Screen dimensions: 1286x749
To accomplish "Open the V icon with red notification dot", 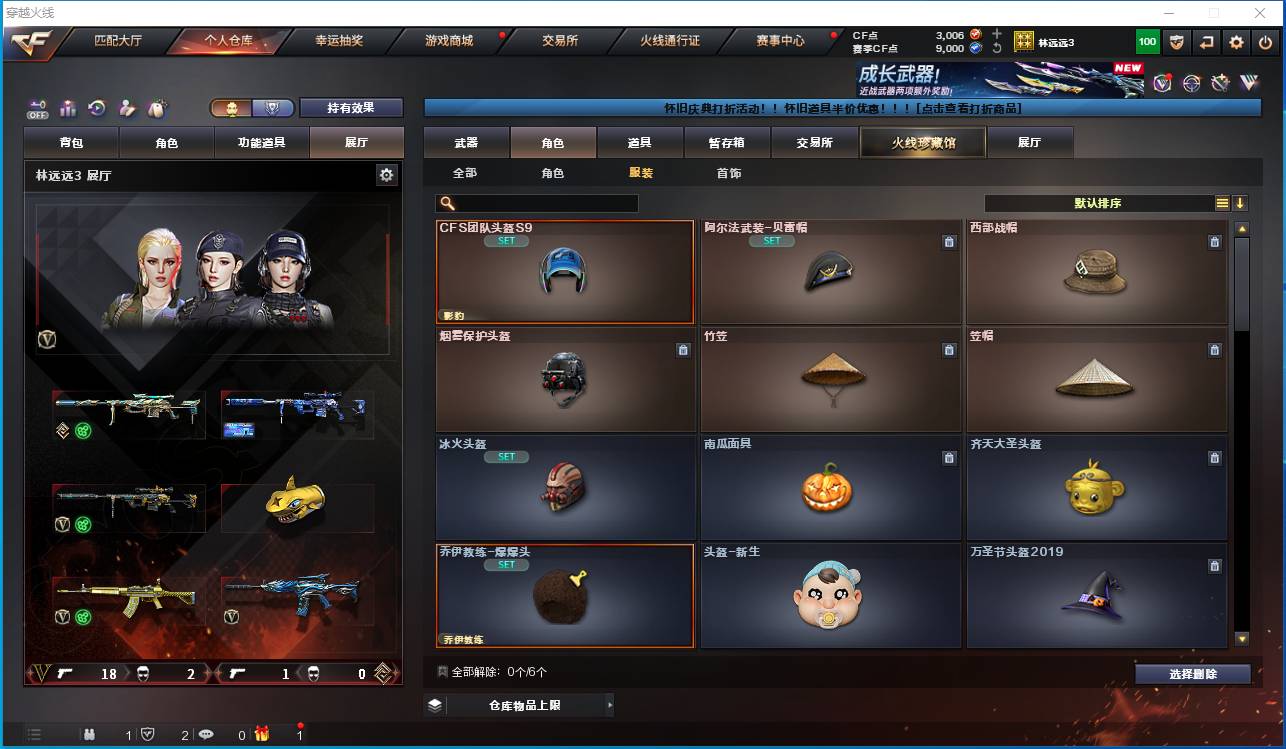I will point(1162,82).
